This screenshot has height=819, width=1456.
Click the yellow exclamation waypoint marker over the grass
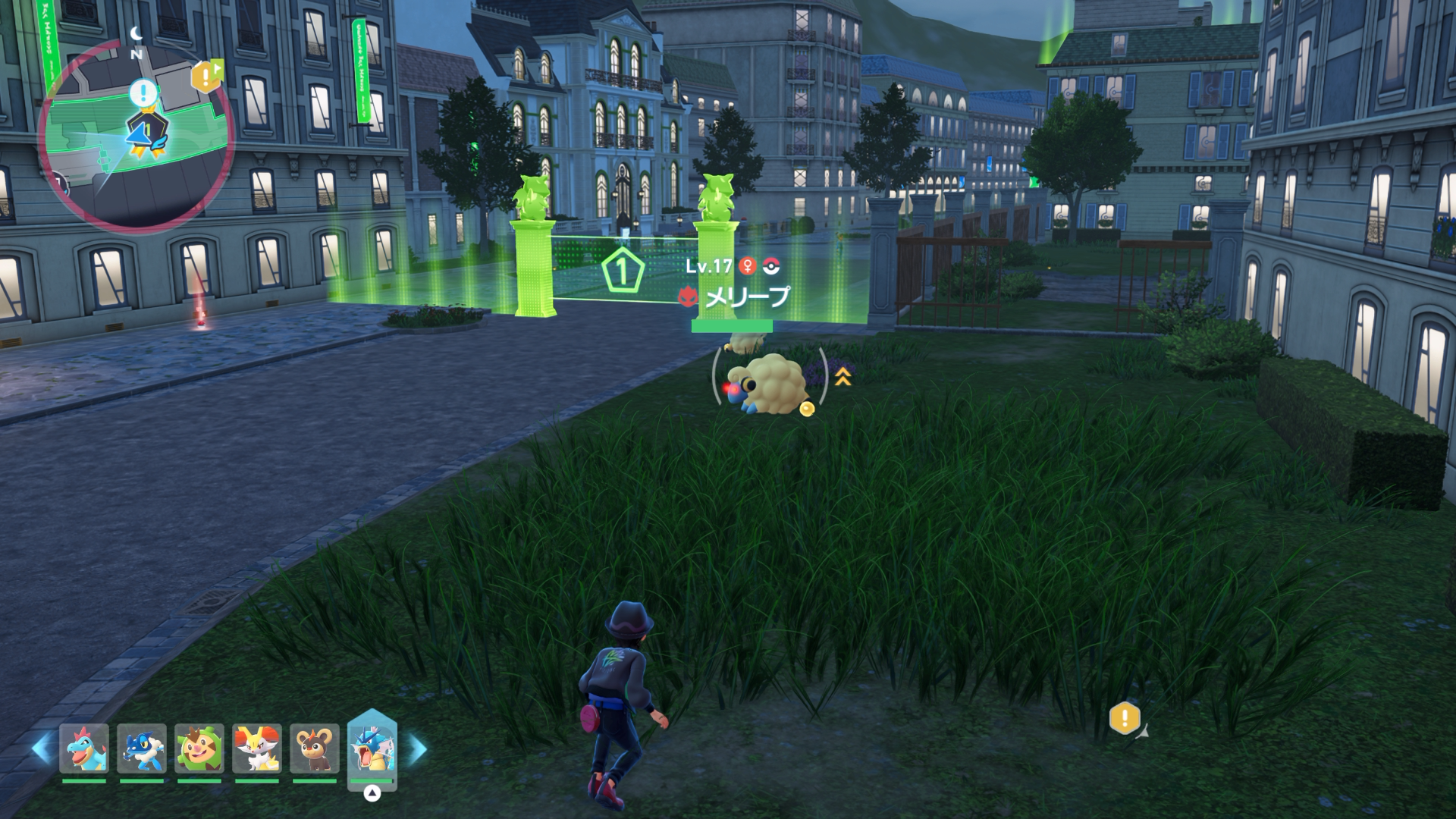pyautogui.click(x=1125, y=717)
